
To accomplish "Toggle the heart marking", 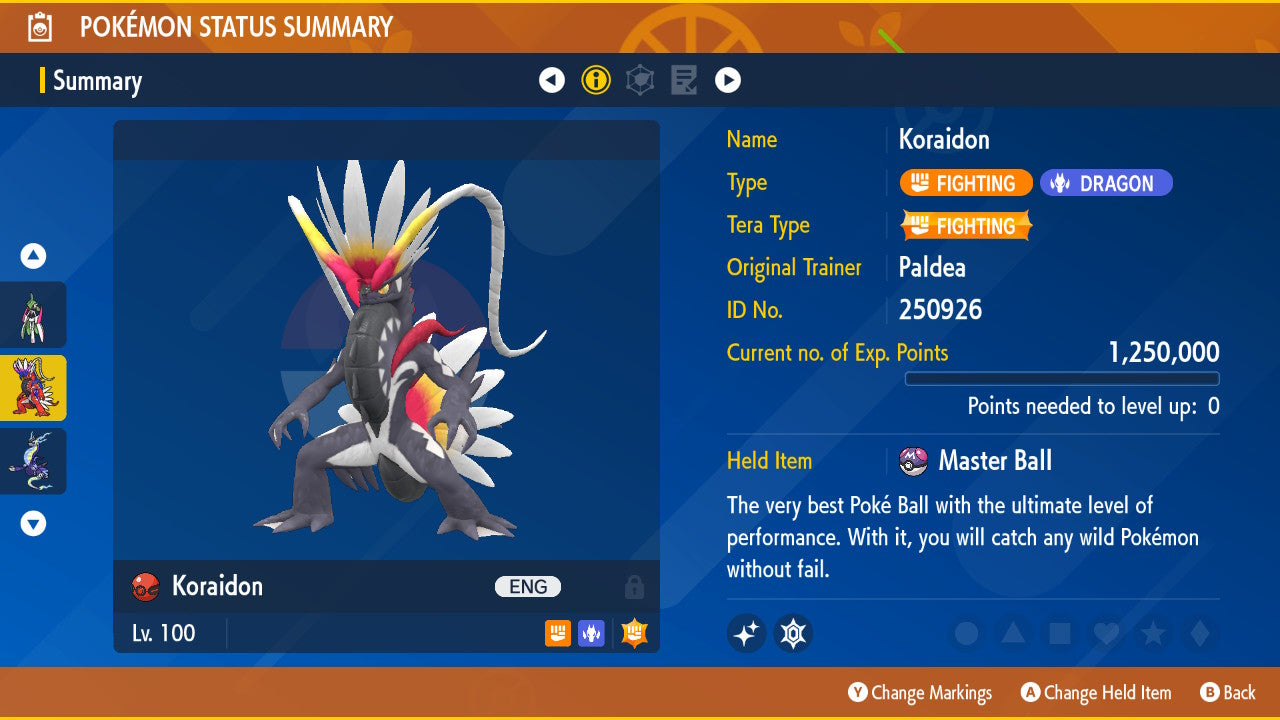I will click(x=1106, y=633).
